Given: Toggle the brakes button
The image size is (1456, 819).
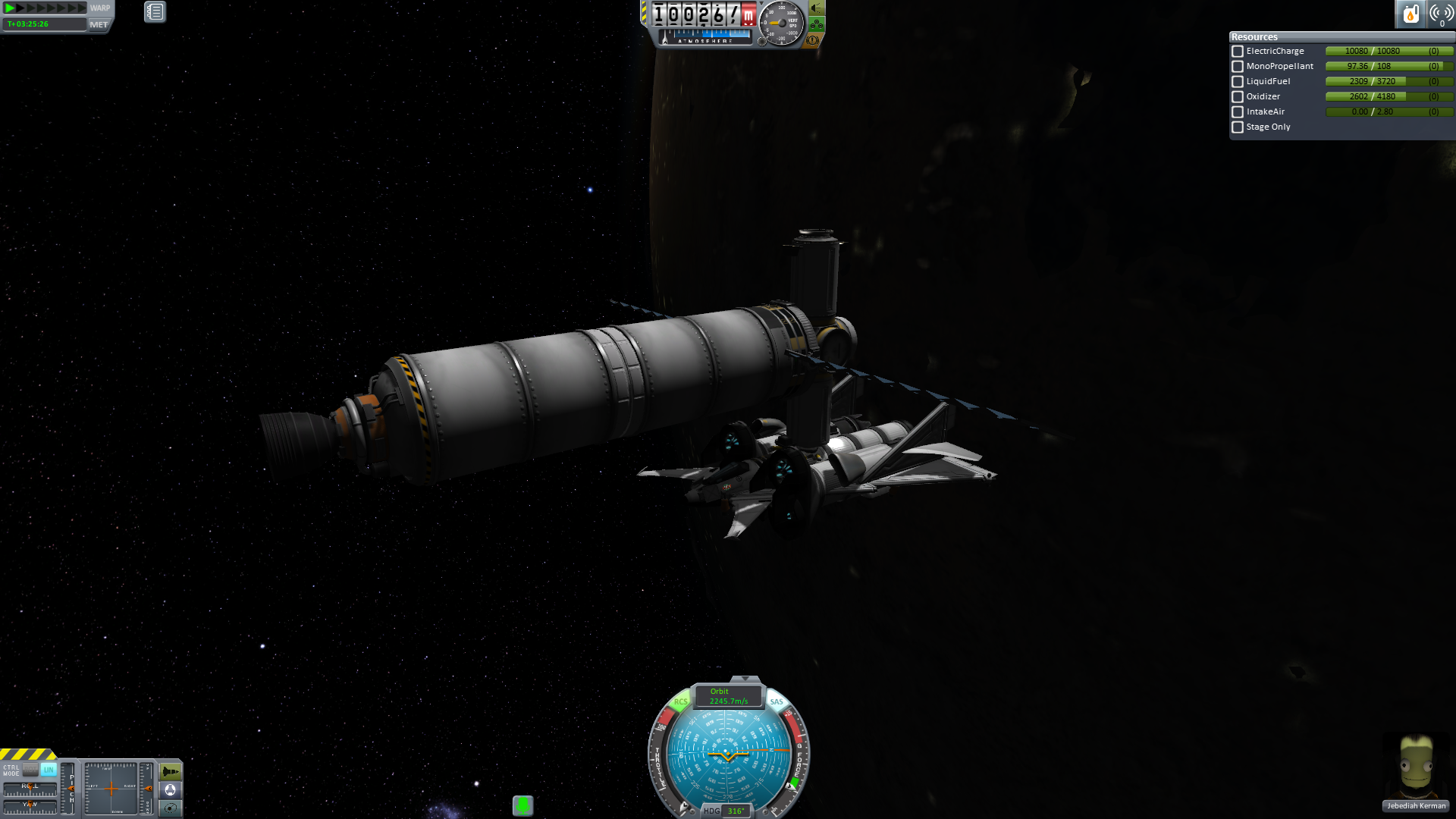Looking at the screenshot, I should [x=813, y=40].
